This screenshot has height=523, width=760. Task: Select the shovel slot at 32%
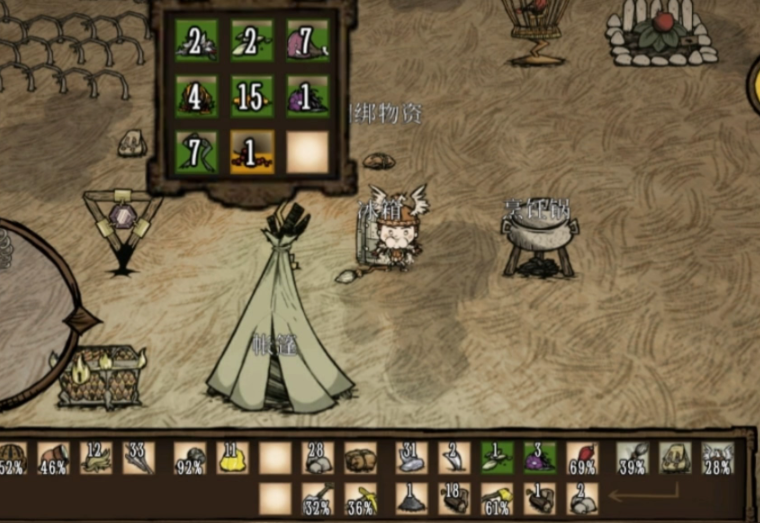click(319, 497)
